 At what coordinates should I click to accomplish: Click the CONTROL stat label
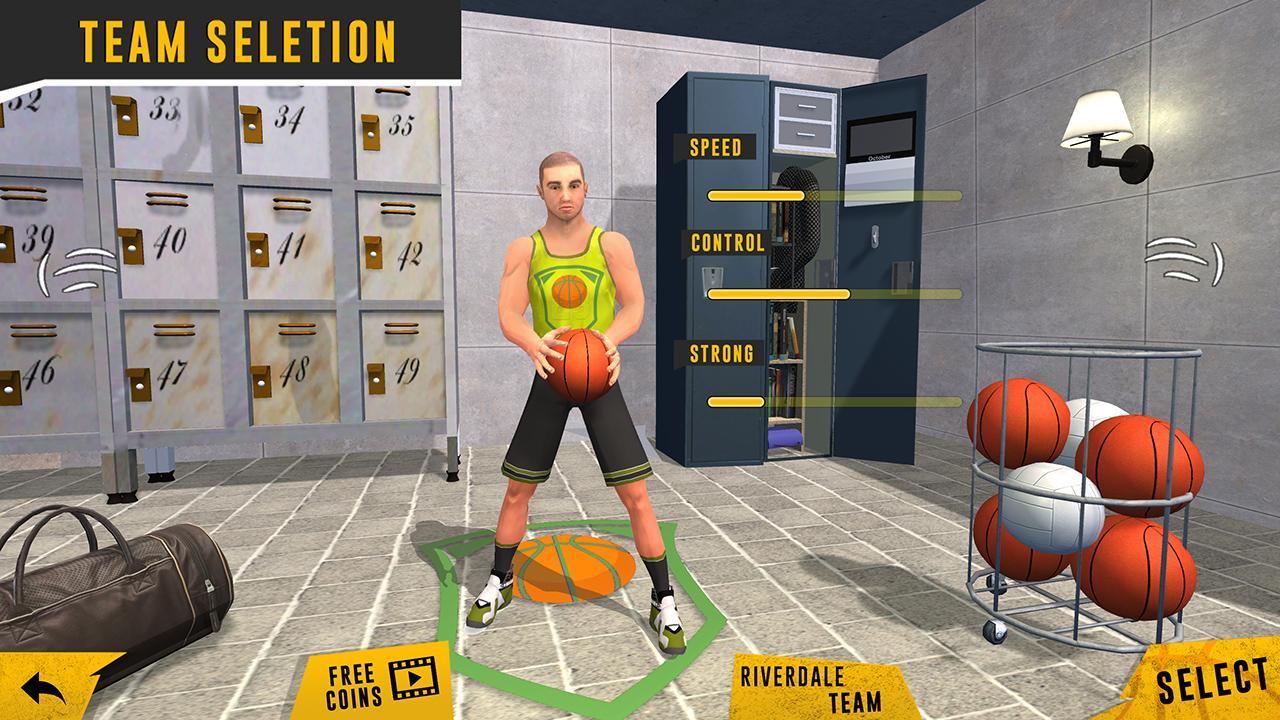click(x=727, y=242)
